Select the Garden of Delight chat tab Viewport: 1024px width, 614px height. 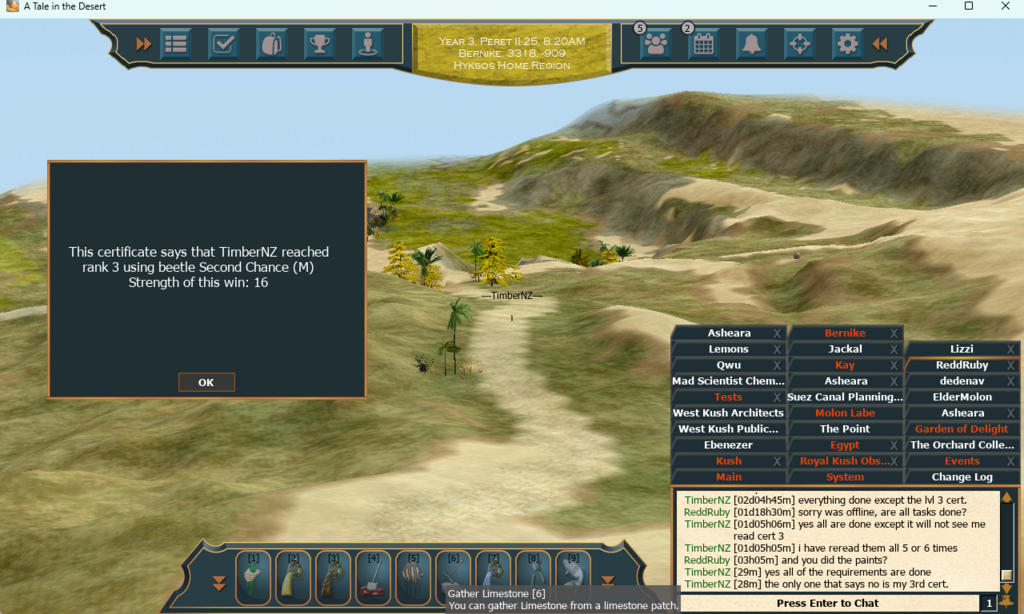click(x=962, y=429)
